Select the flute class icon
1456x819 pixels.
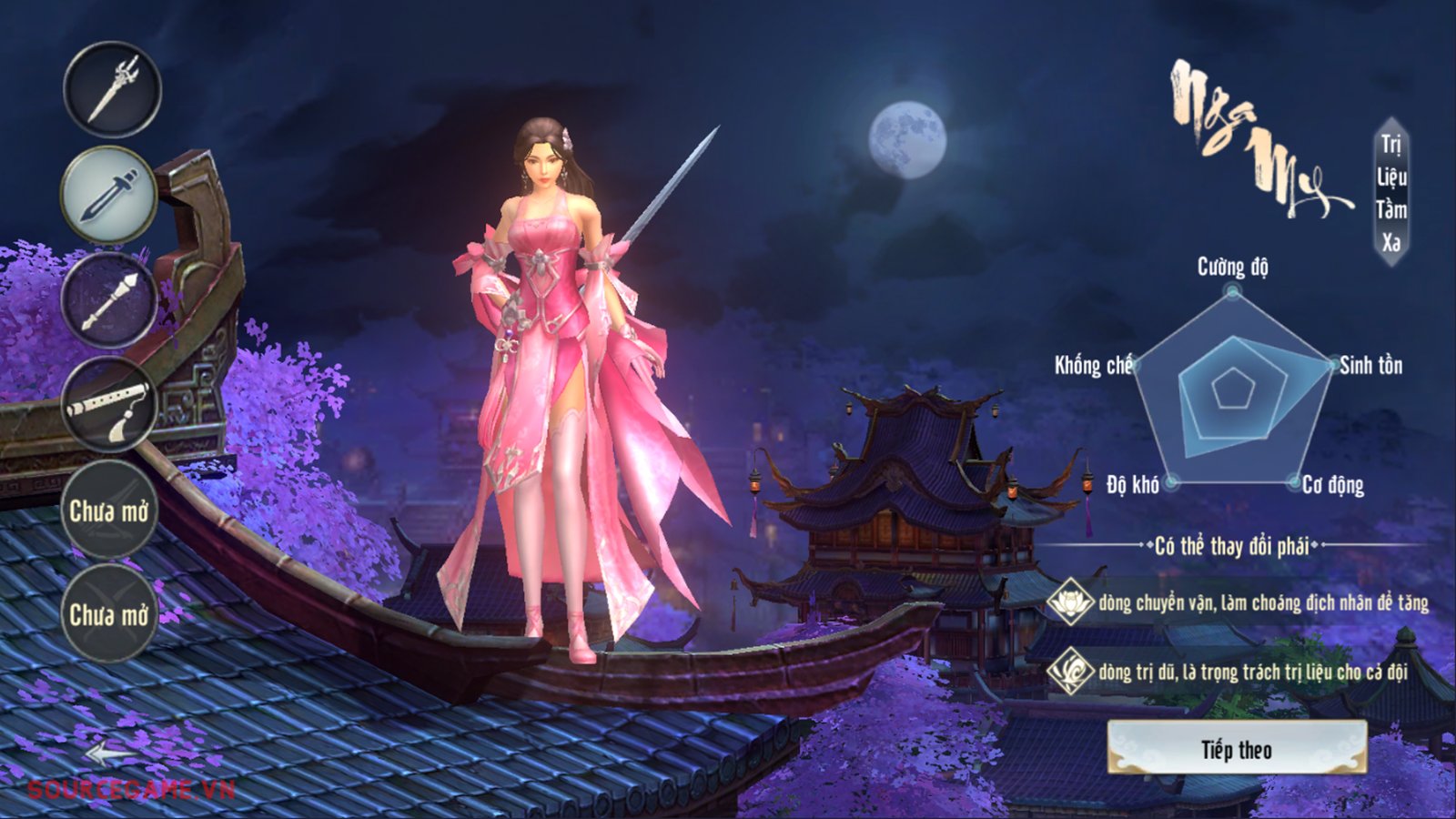(x=109, y=404)
